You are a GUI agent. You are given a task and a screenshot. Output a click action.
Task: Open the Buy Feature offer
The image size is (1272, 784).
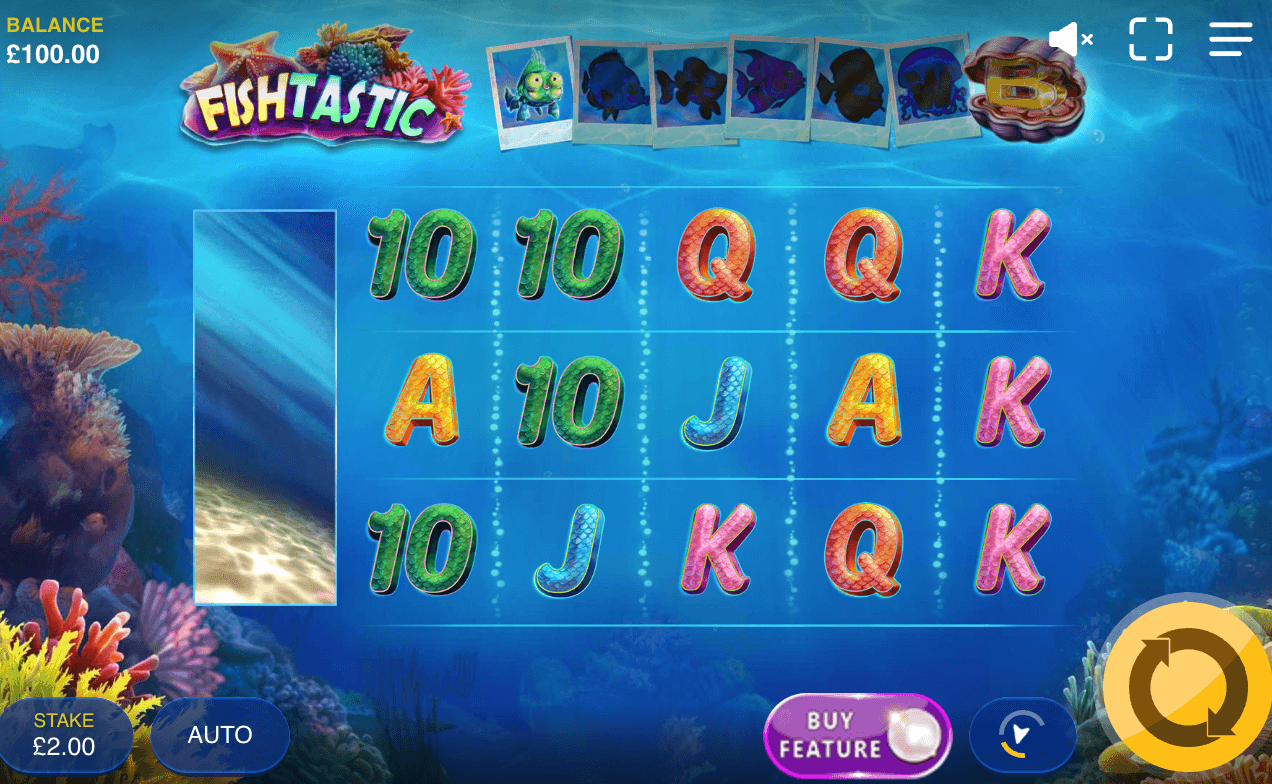[857, 735]
